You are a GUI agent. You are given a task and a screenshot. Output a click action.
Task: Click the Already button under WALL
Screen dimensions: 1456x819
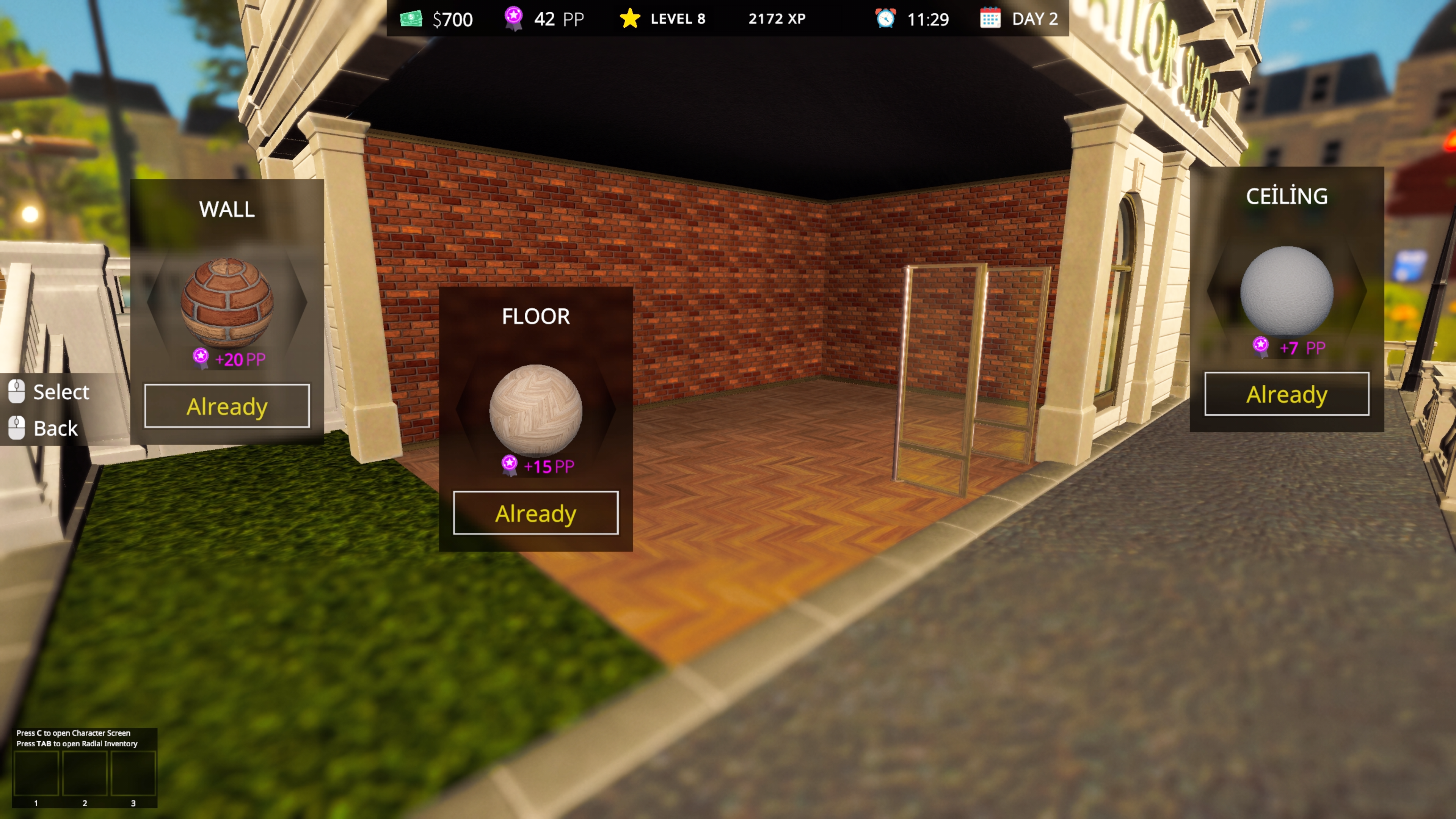click(227, 406)
